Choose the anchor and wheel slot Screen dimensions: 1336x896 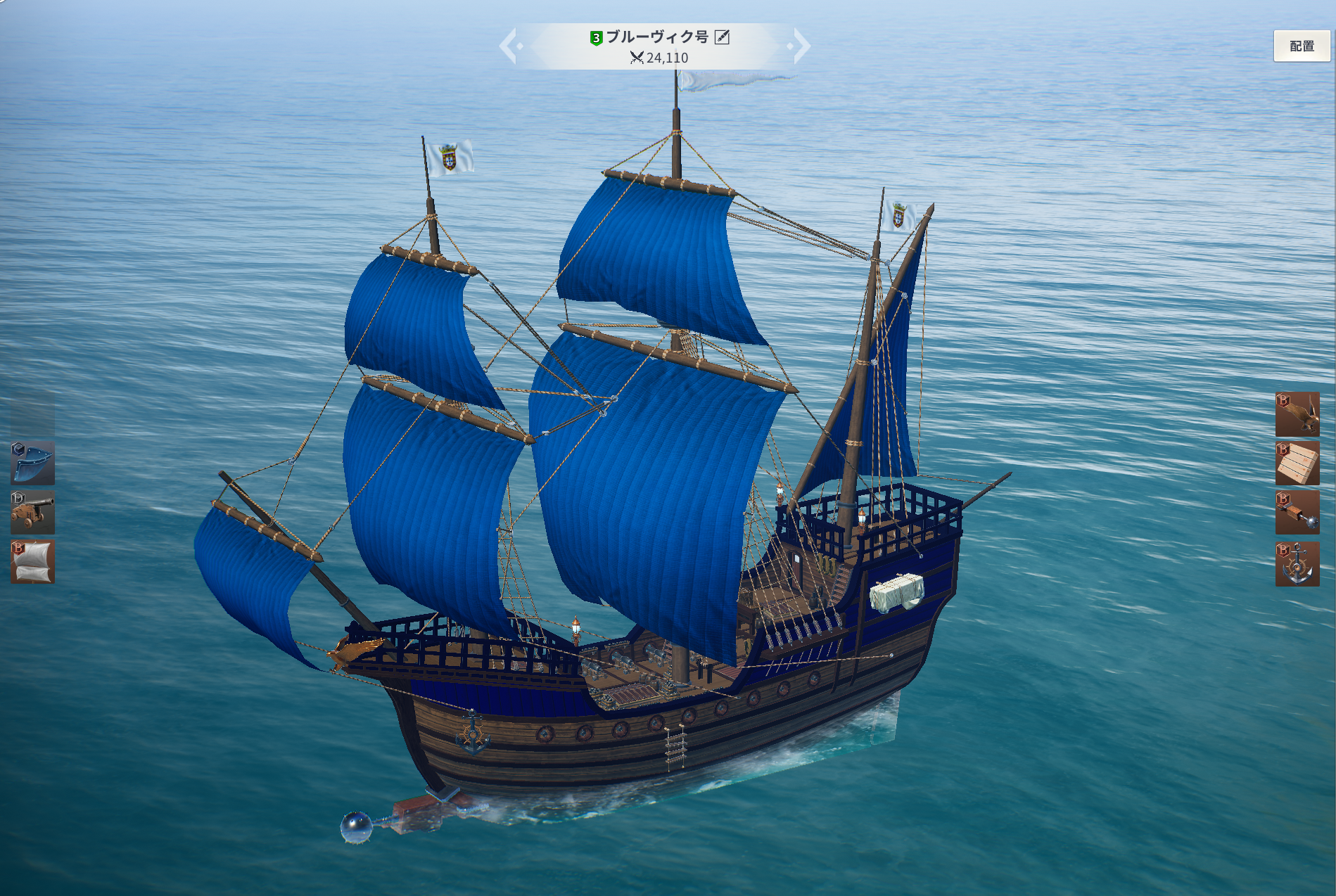point(1297,563)
